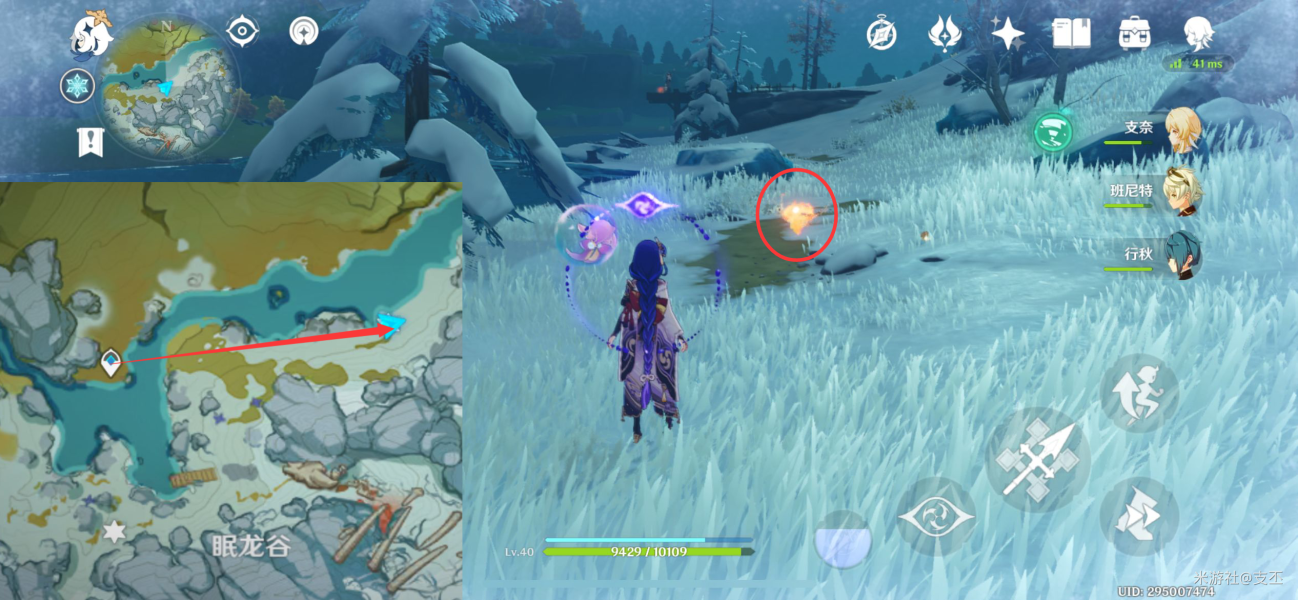The height and width of the screenshot is (600, 1298).
Task: Open the quest banner with exclamation mark
Action: click(90, 142)
